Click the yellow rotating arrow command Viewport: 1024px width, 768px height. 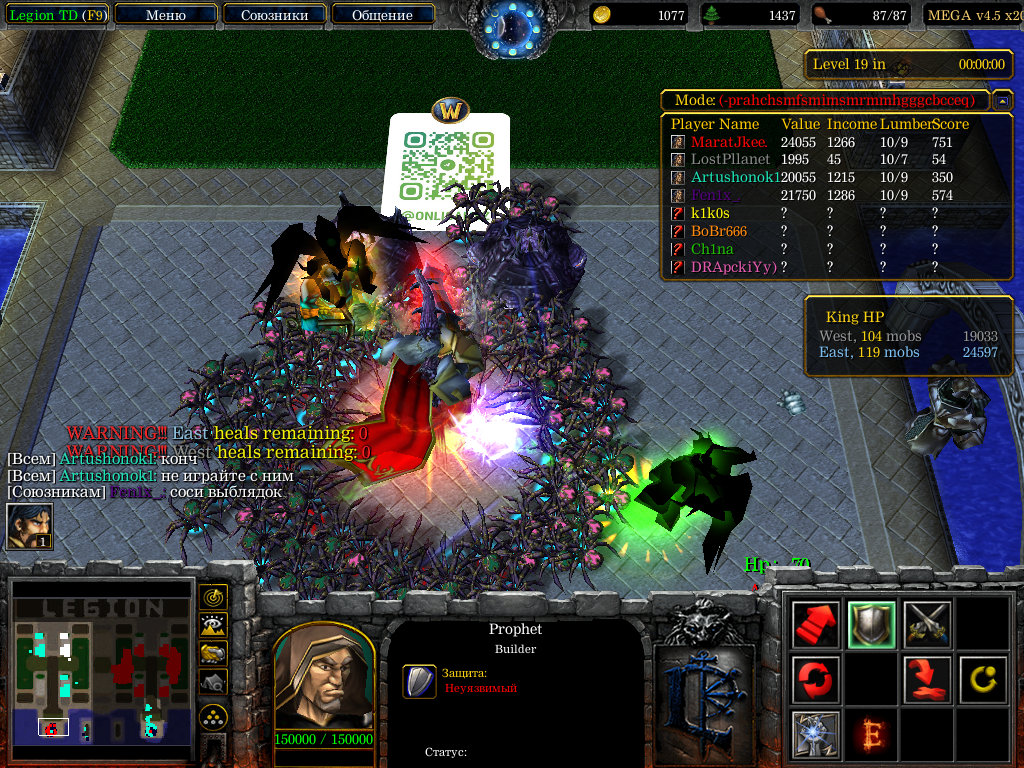[x=982, y=680]
